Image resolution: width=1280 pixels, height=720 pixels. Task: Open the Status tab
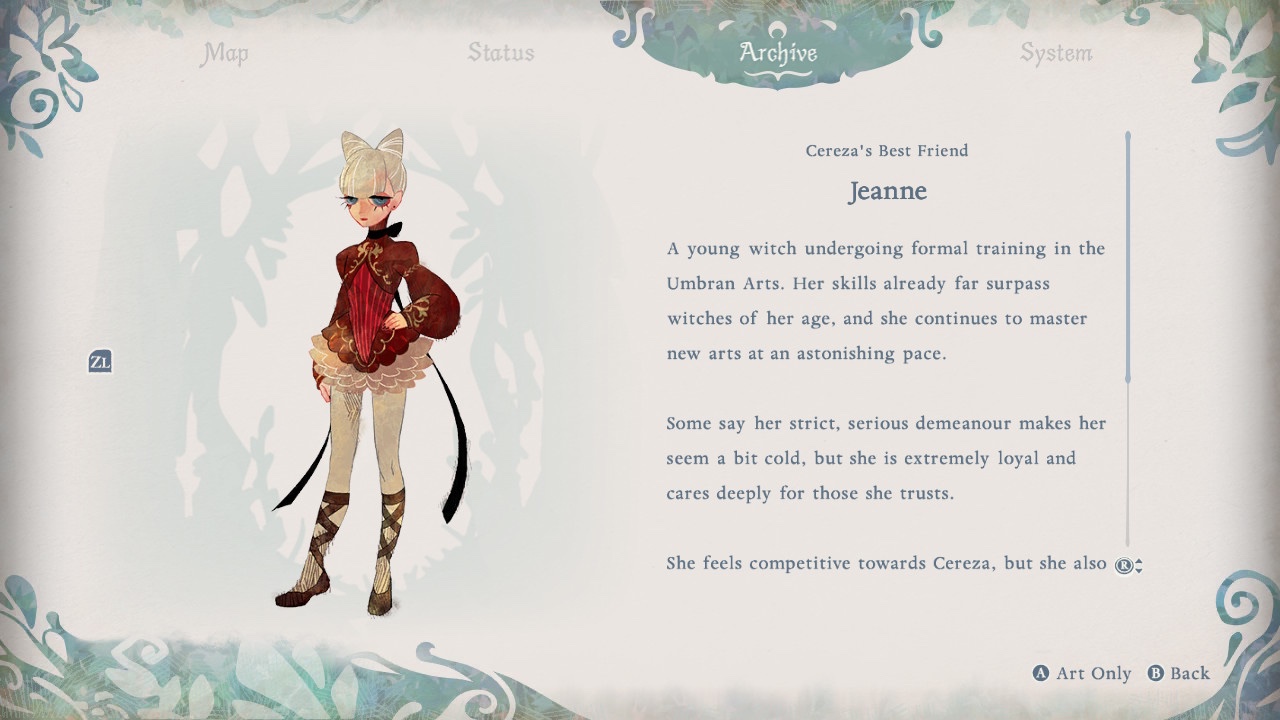point(501,53)
